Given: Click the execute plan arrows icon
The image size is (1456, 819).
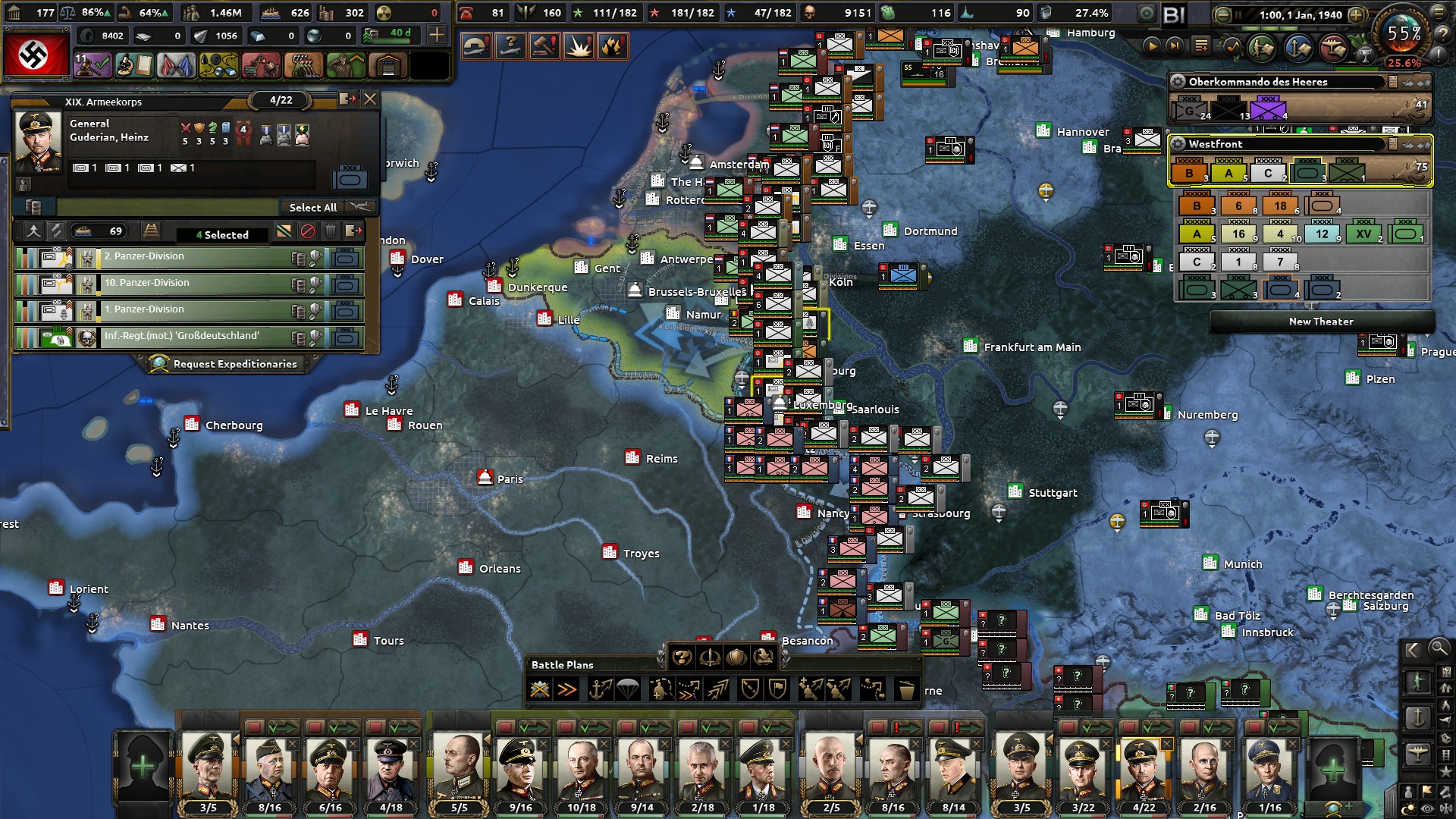Looking at the screenshot, I should pos(566,689).
